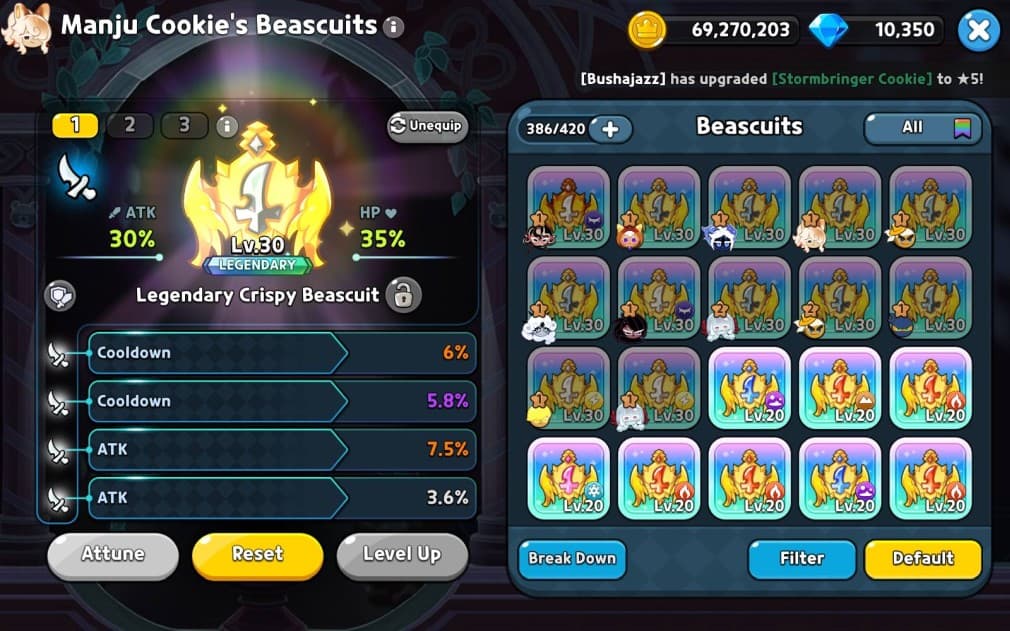Open the Beascuit Filter
This screenshot has height=631, width=1010.
[801, 559]
